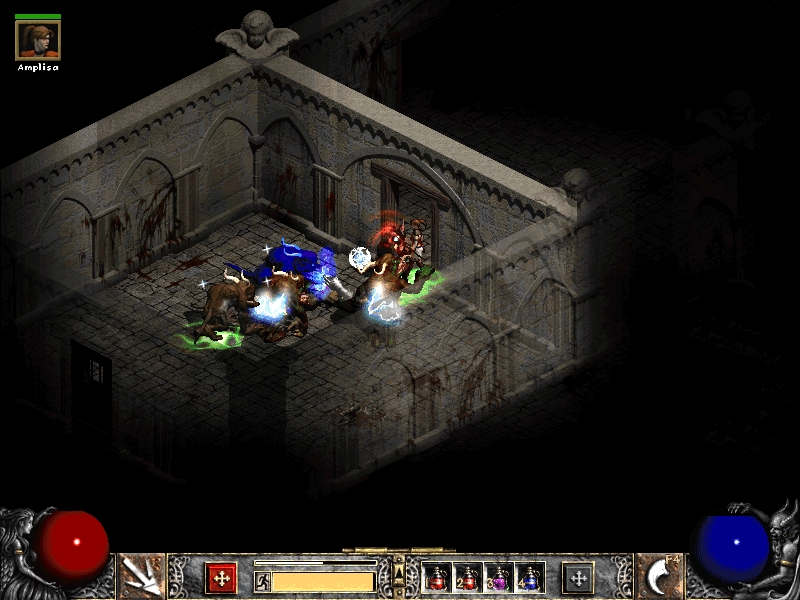
Task: Click the grey cross button beside the belt
Action: (x=578, y=578)
